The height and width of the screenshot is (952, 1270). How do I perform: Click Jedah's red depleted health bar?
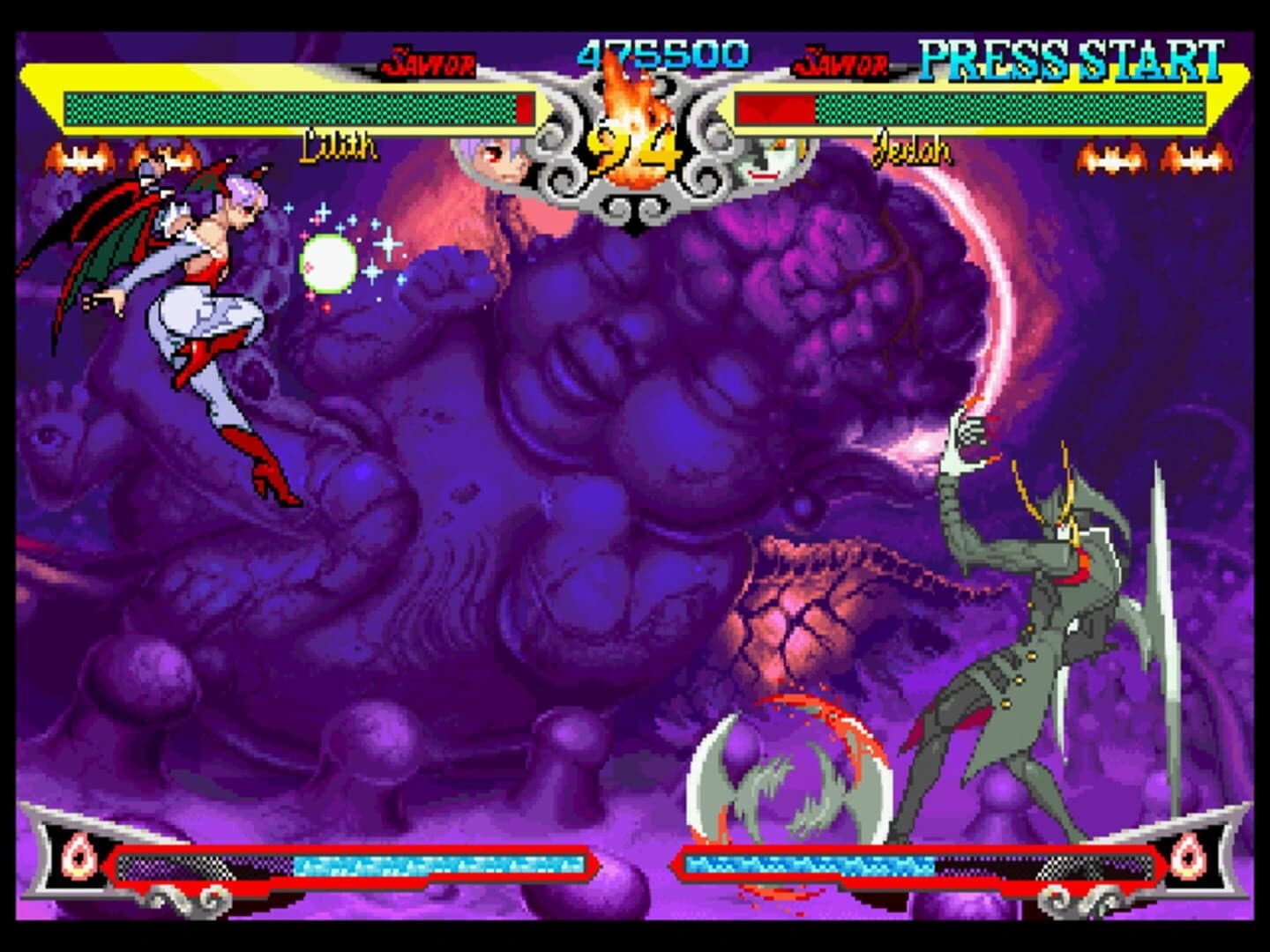click(x=772, y=109)
